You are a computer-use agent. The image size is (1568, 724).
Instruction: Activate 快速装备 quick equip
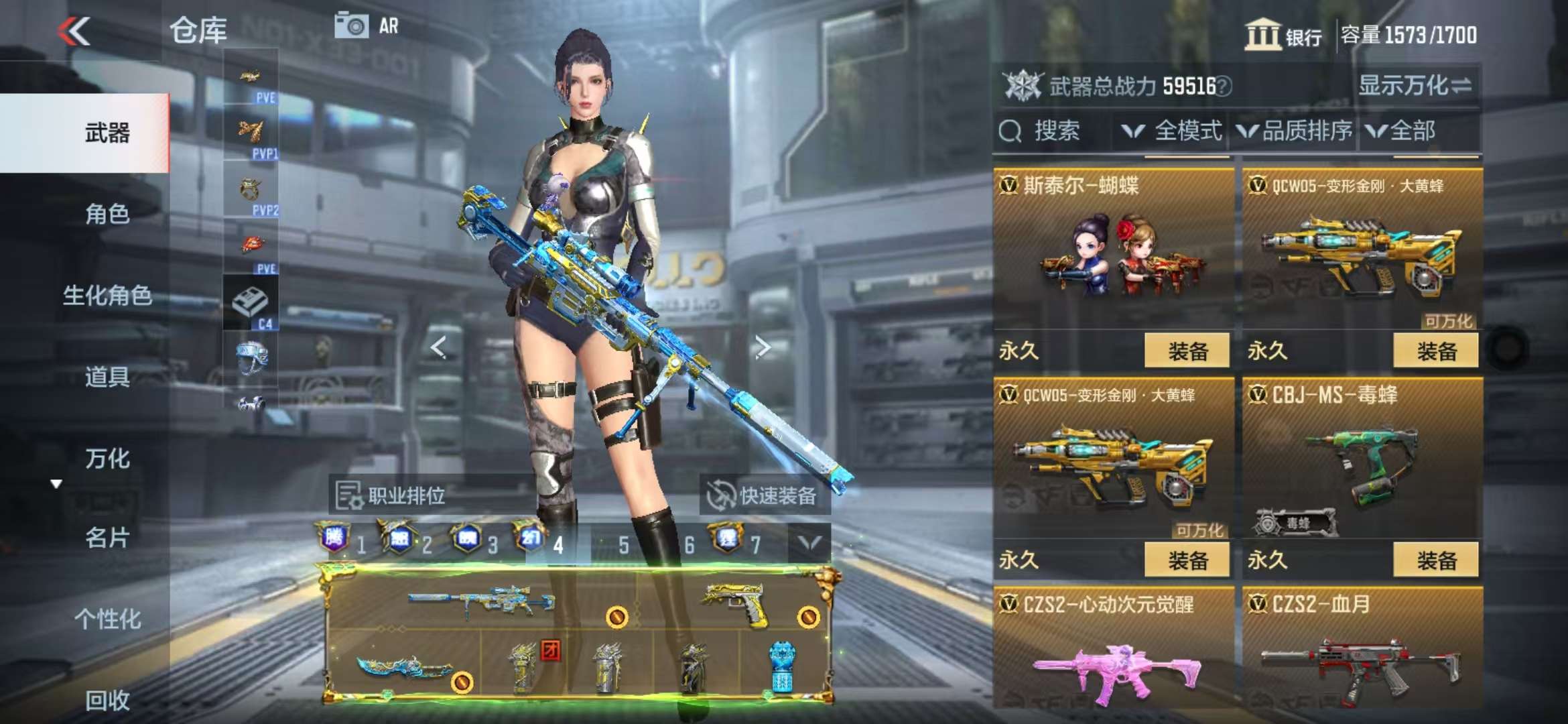[763, 496]
